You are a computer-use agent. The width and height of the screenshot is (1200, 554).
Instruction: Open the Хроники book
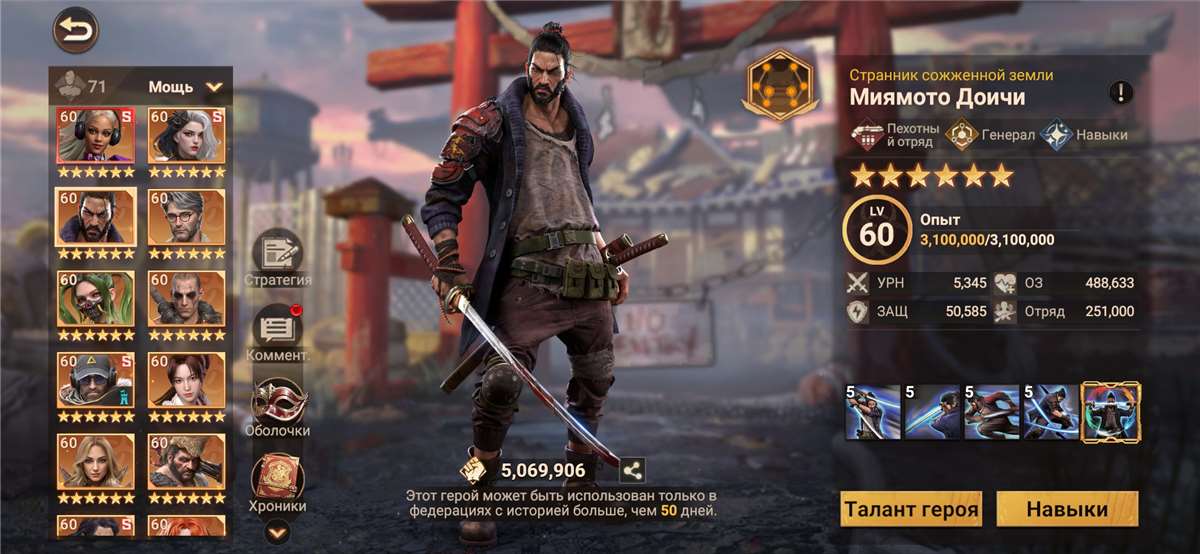278,480
